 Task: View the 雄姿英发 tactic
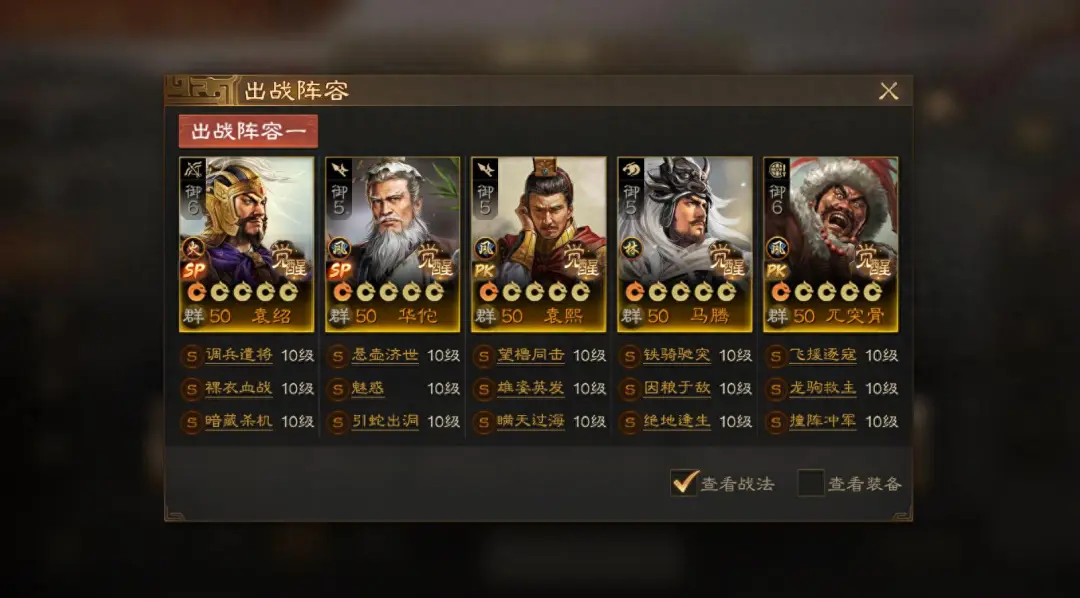(x=530, y=388)
